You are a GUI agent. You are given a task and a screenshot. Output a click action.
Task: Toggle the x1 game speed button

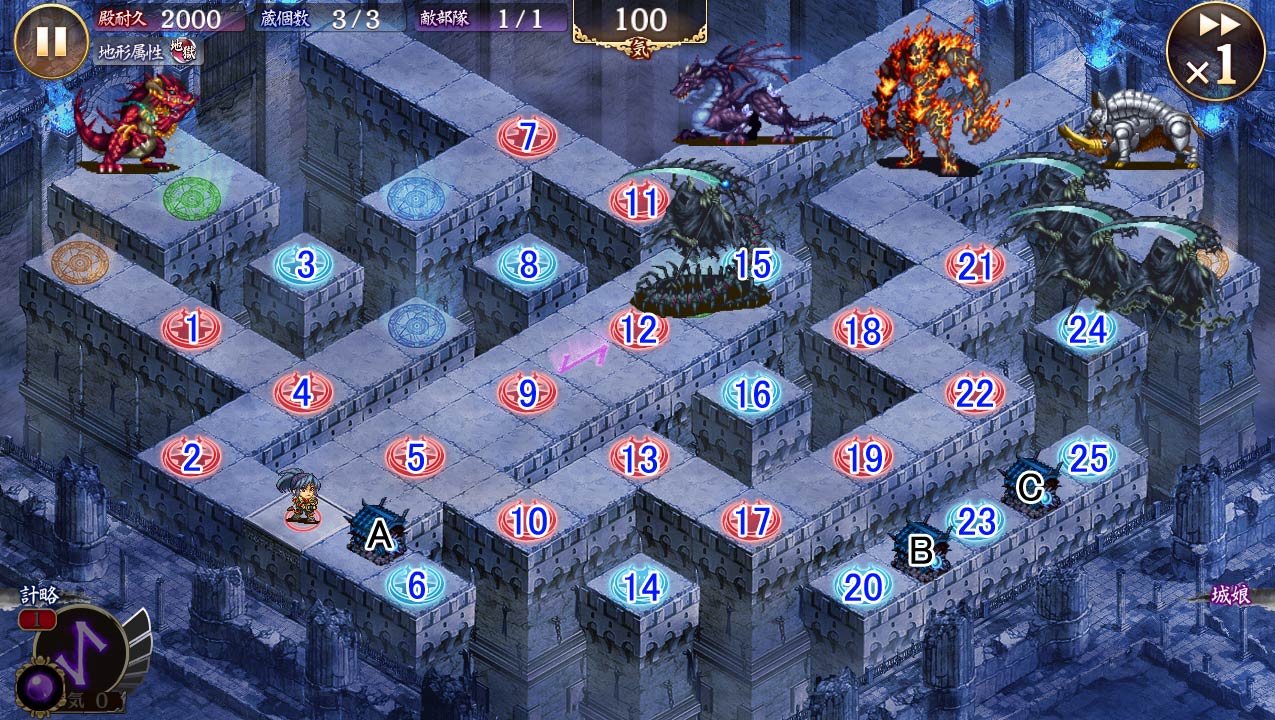tap(1215, 52)
